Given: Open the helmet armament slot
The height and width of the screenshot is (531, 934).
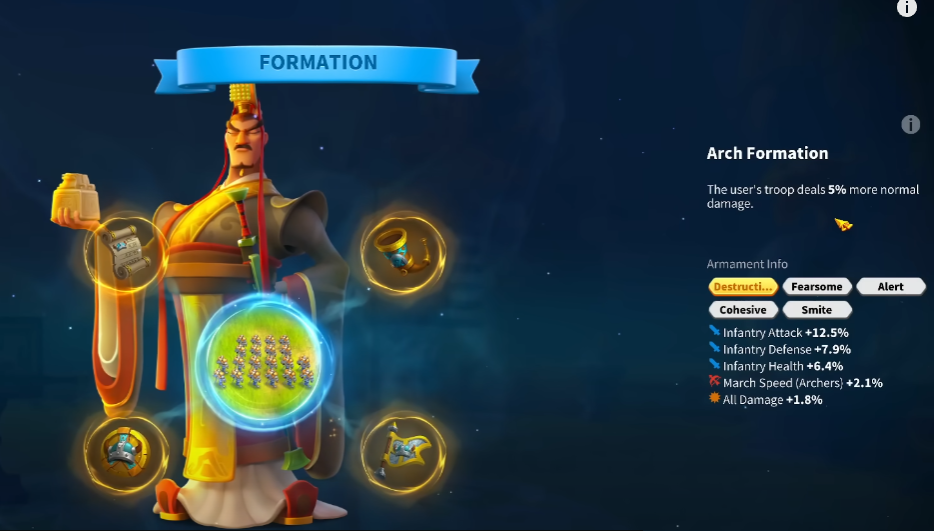Looking at the screenshot, I should pos(126,449).
